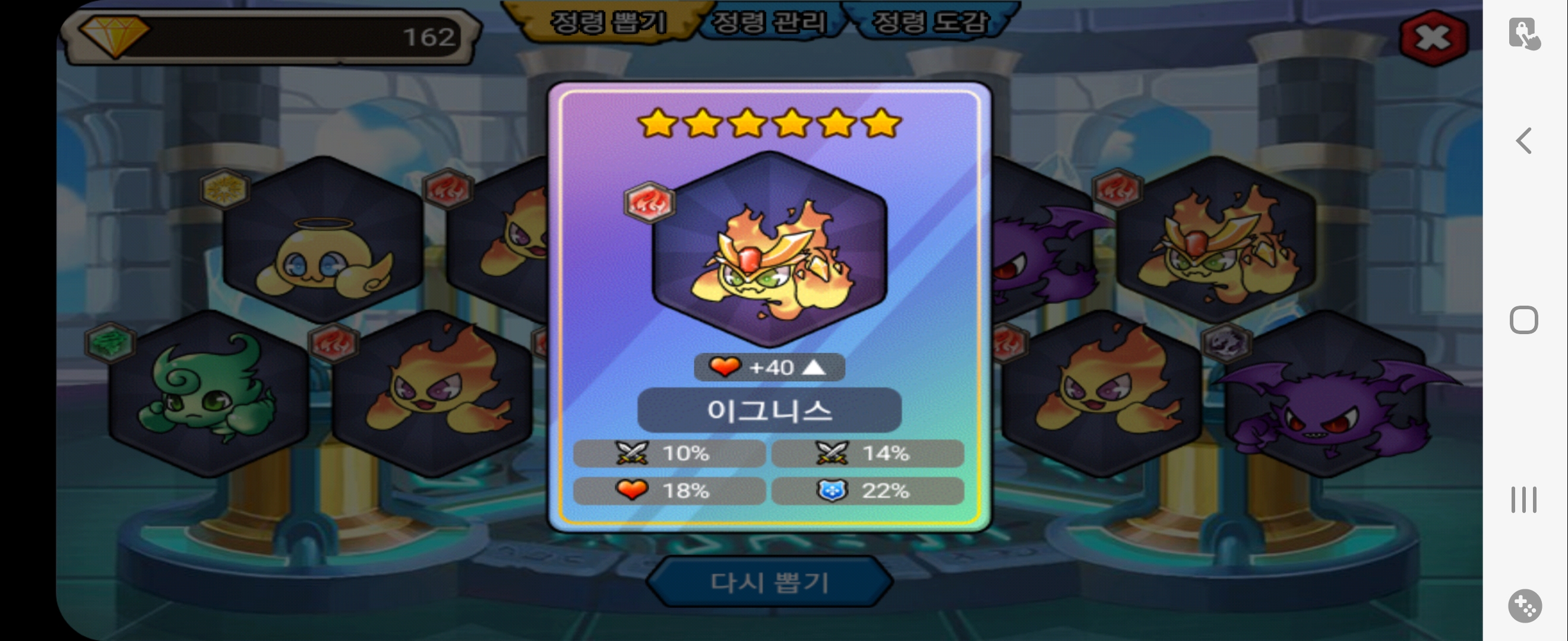Viewport: 1568px width, 641px height.
Task: Tap the Android back arrow
Action: [1523, 141]
